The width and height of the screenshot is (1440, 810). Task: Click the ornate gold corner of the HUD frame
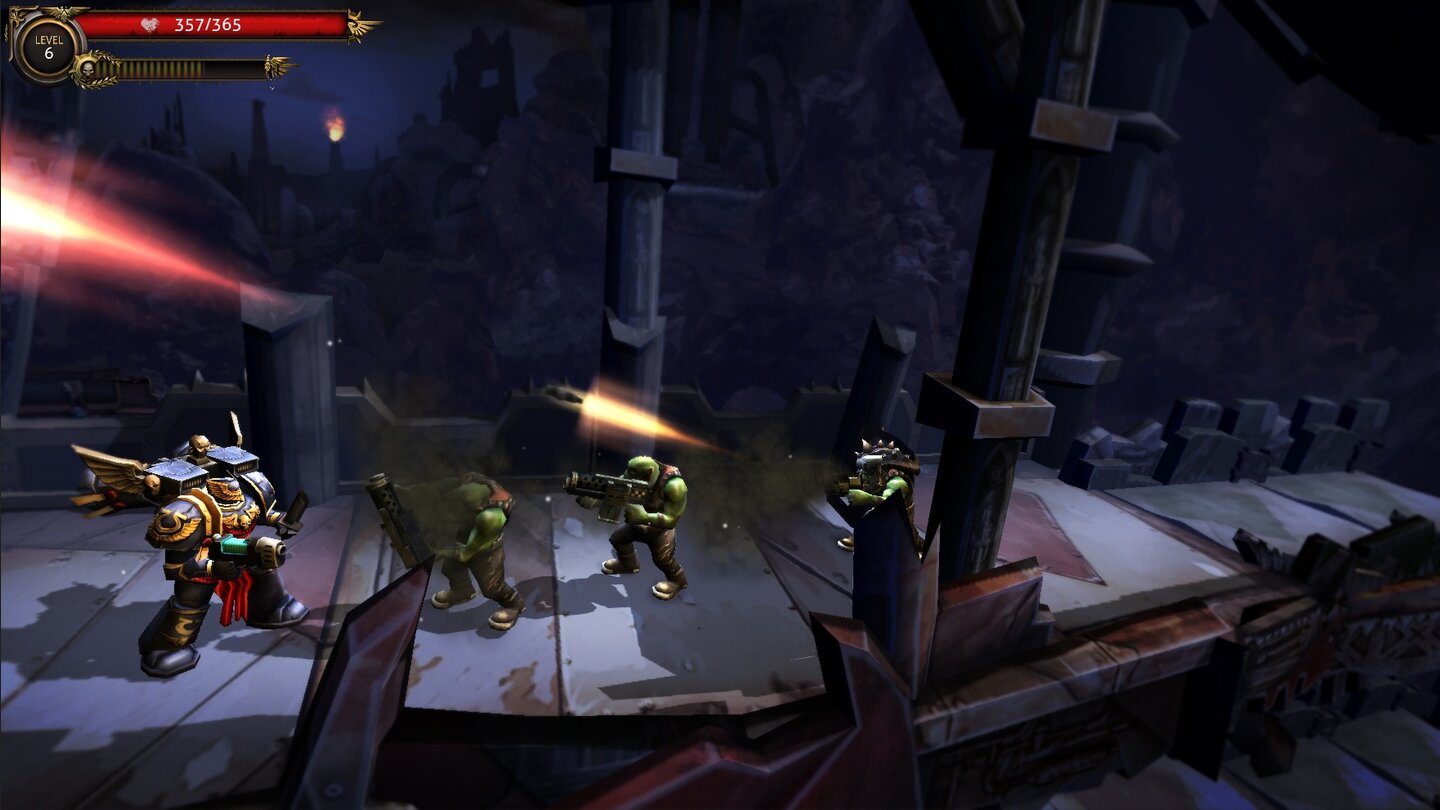tap(16, 13)
